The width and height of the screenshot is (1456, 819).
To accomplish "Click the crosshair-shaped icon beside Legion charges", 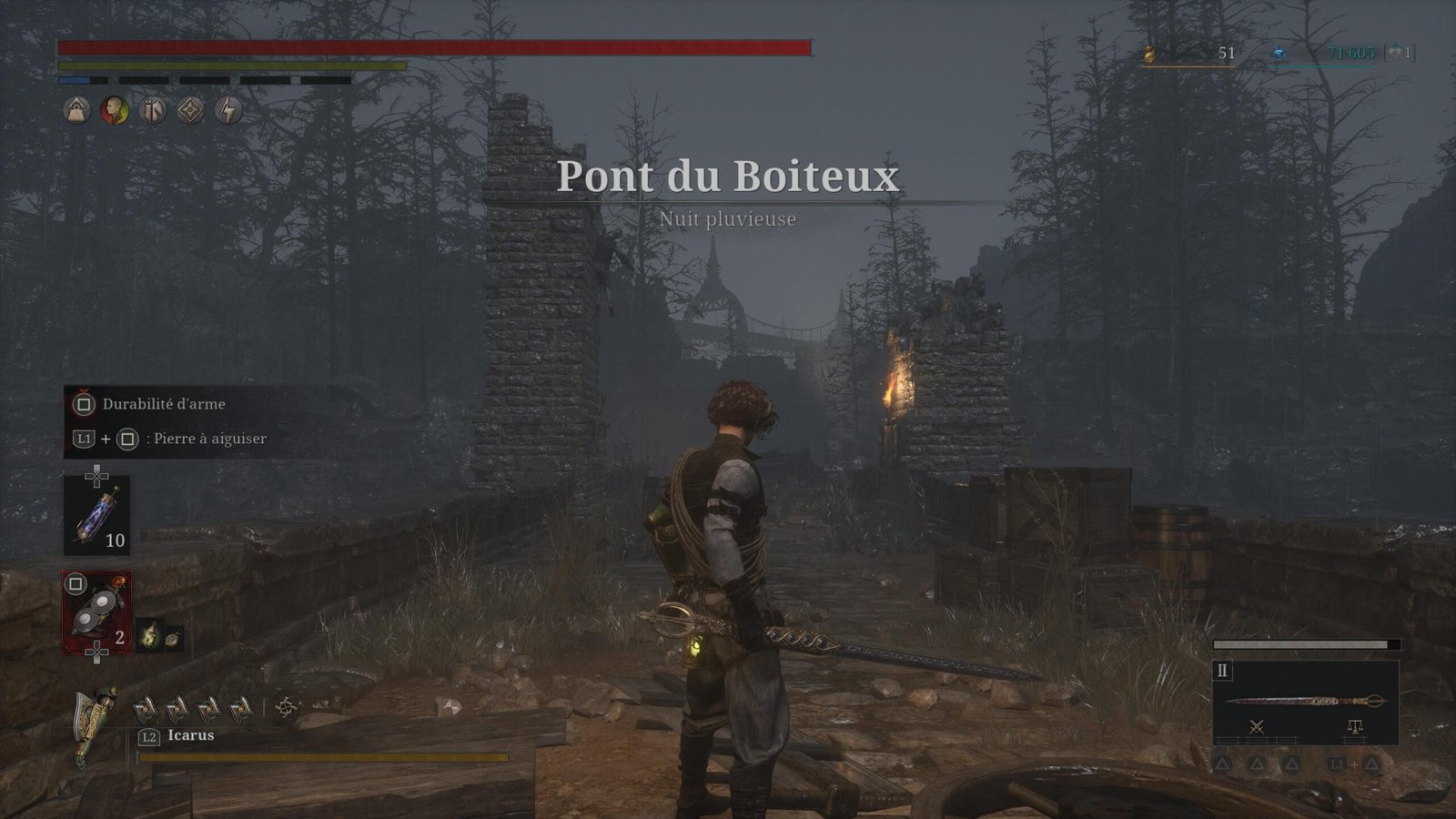I will [288, 707].
